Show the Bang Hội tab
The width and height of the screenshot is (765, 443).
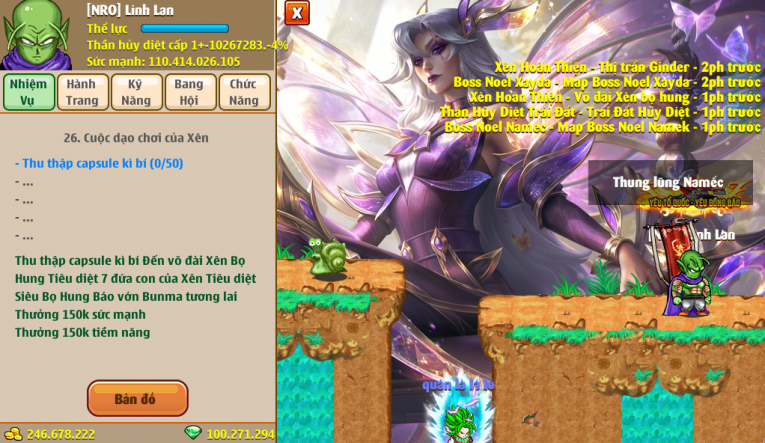pyautogui.click(x=190, y=92)
